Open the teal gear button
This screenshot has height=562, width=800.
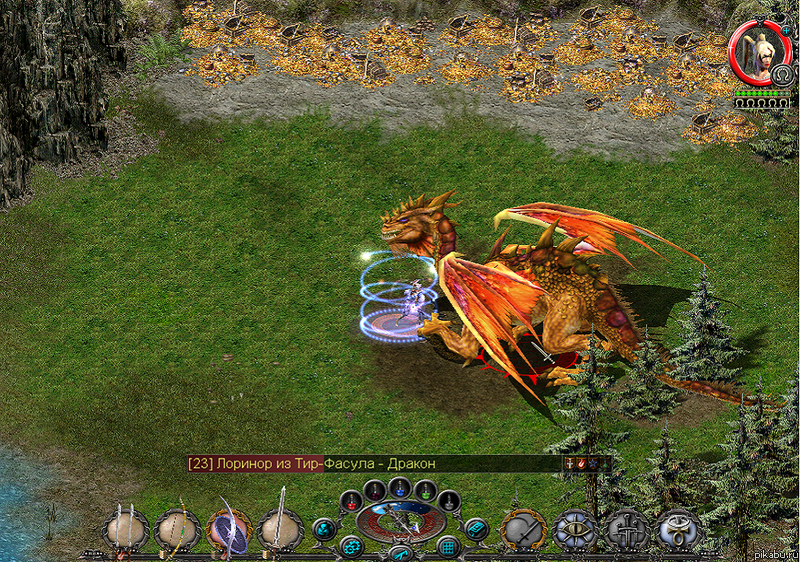pyautogui.click(x=352, y=546)
